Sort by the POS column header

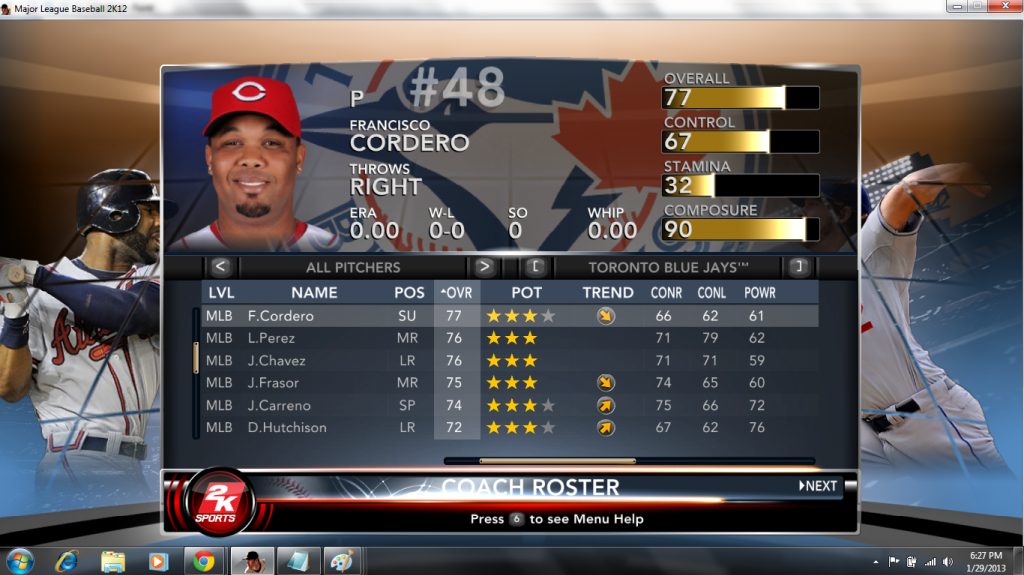tap(409, 293)
